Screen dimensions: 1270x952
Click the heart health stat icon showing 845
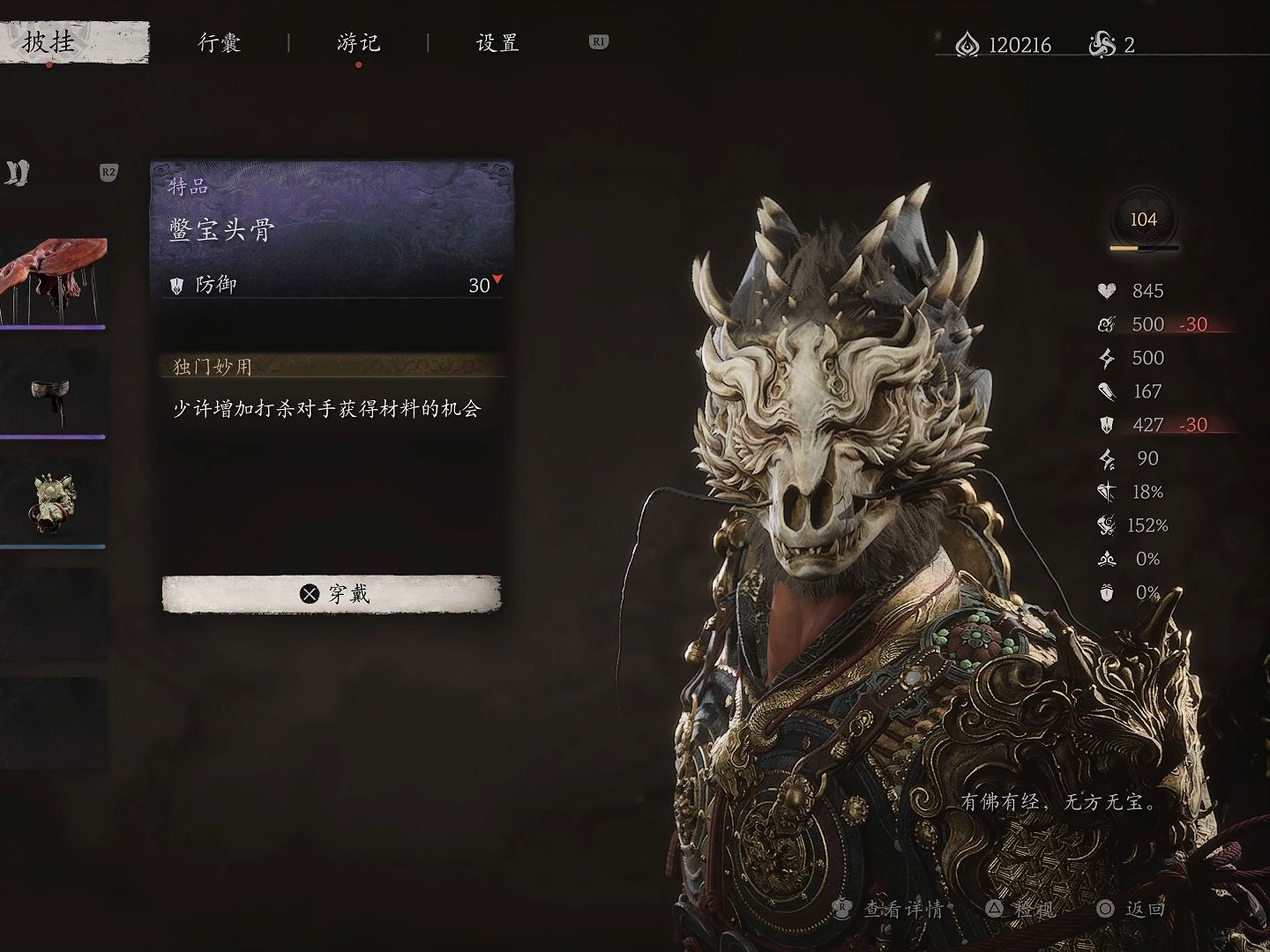coord(1105,291)
